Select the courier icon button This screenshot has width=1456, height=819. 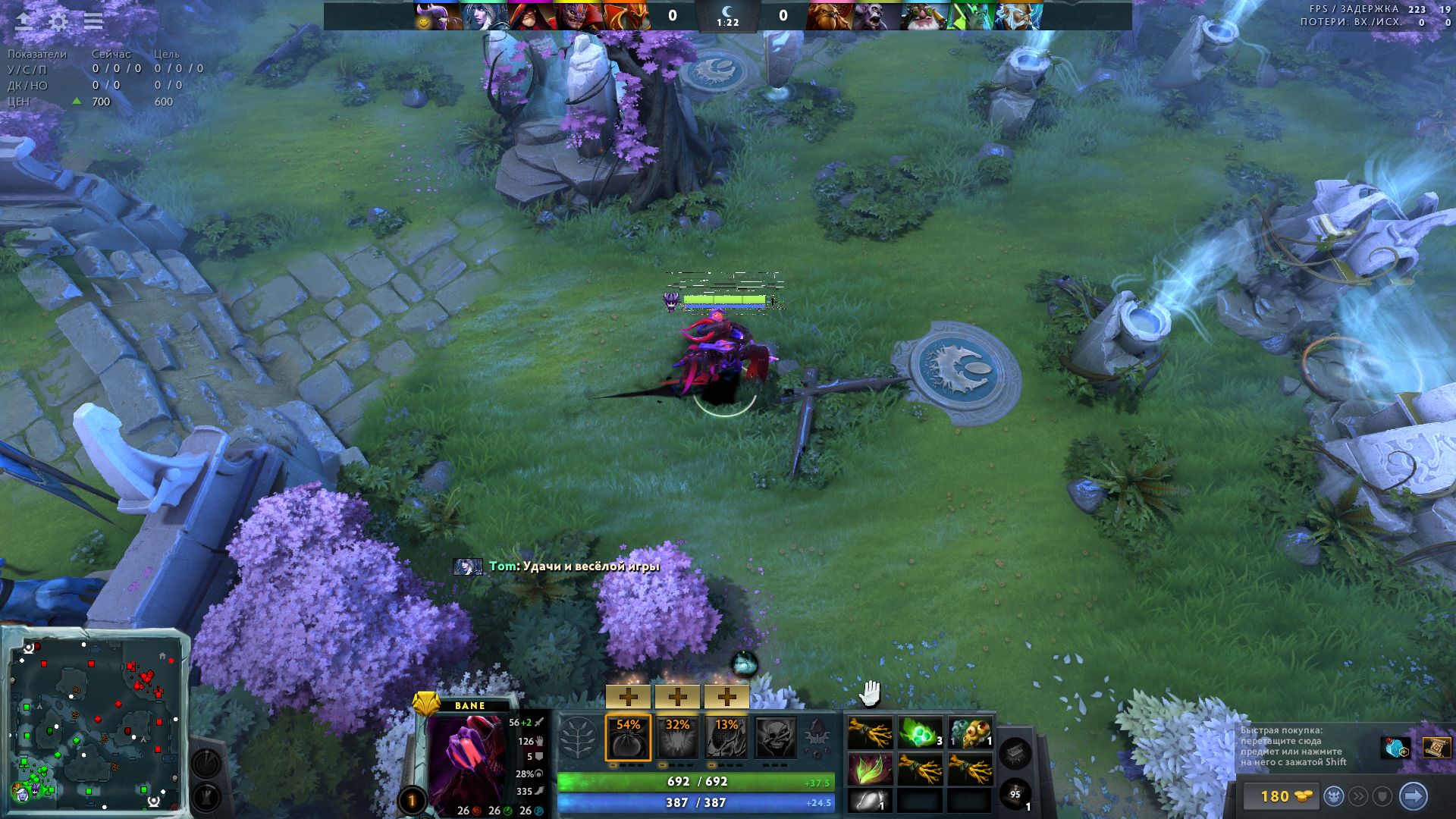(1334, 796)
